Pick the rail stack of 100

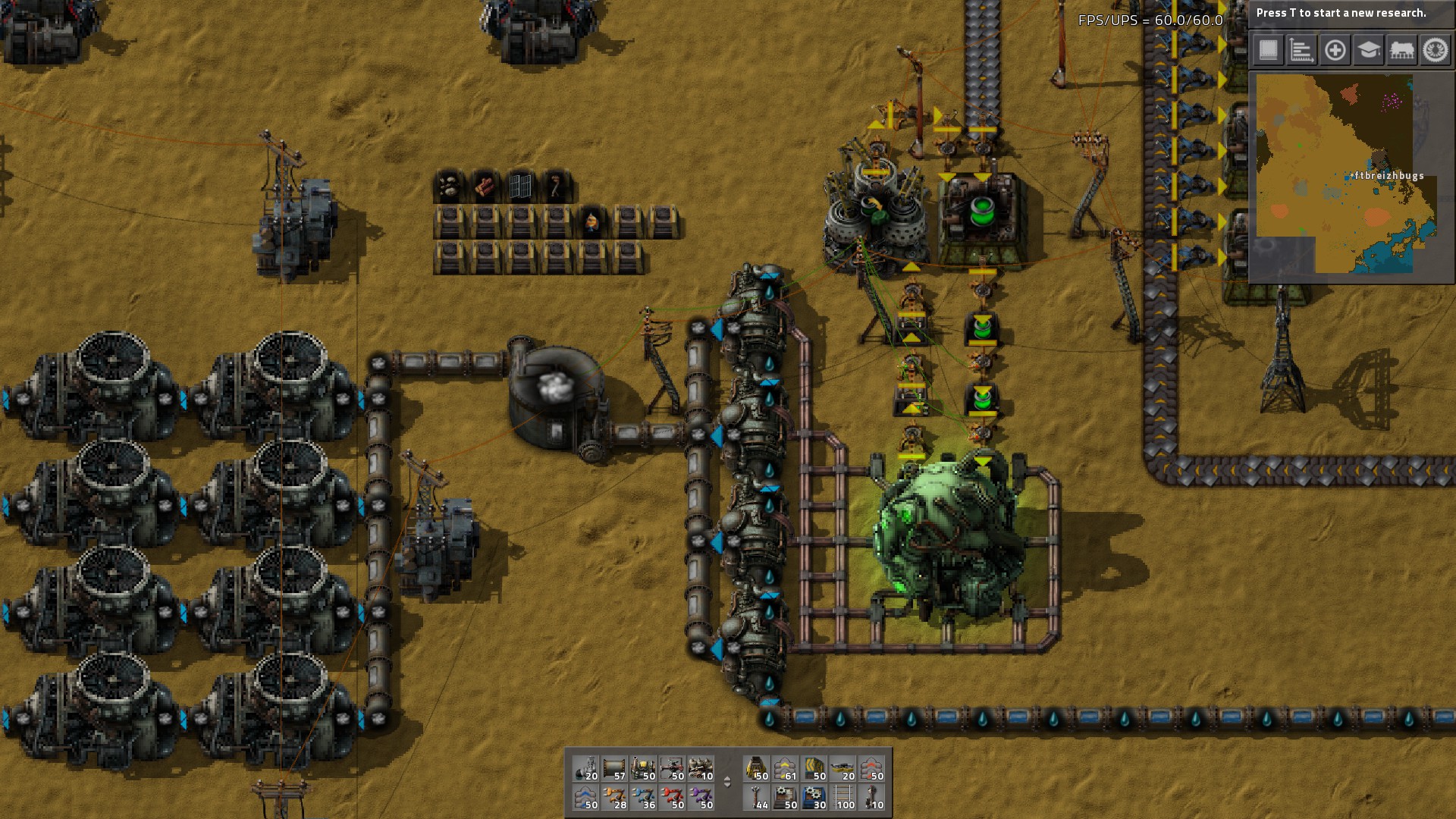[843, 797]
